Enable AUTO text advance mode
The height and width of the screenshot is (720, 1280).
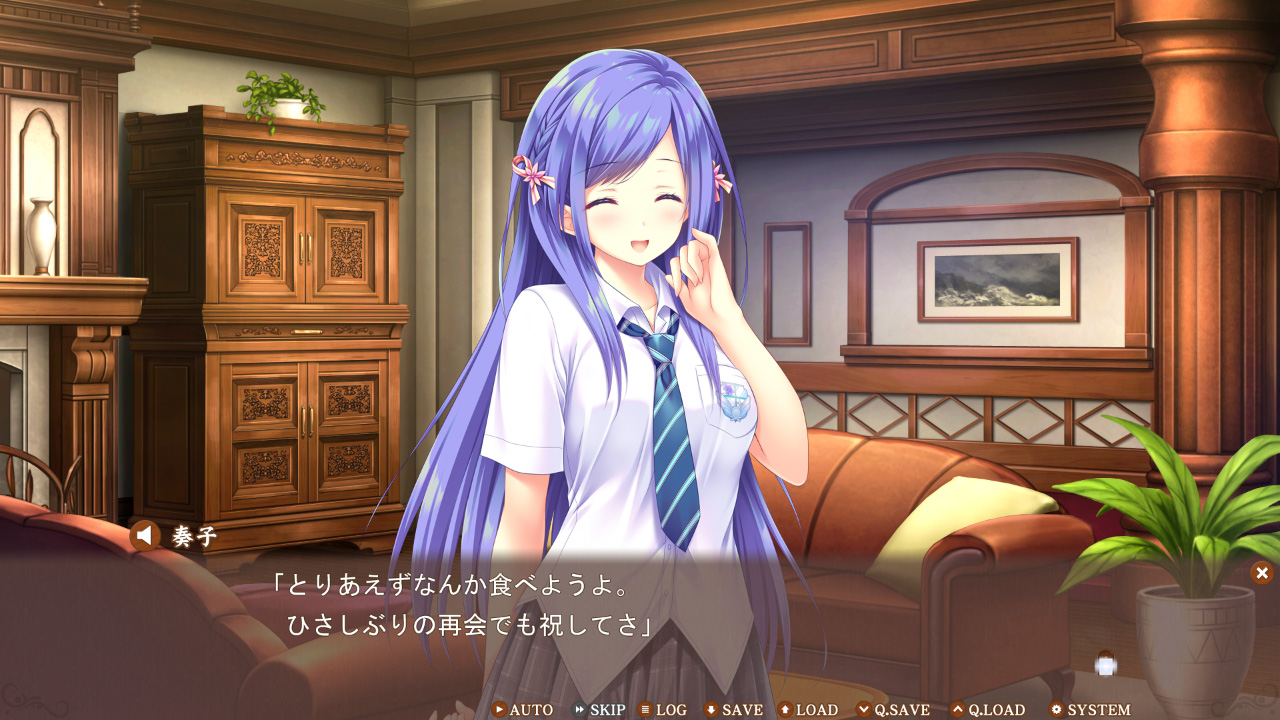[522, 710]
